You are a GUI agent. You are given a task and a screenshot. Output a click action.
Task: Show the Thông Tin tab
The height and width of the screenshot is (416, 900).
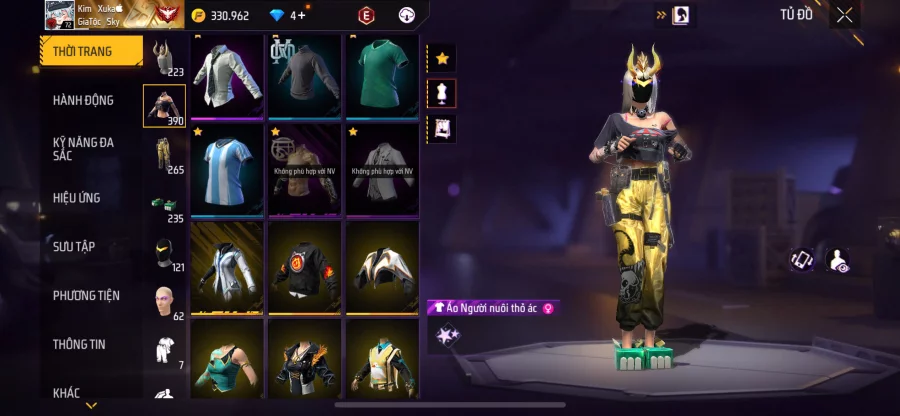[x=80, y=344]
